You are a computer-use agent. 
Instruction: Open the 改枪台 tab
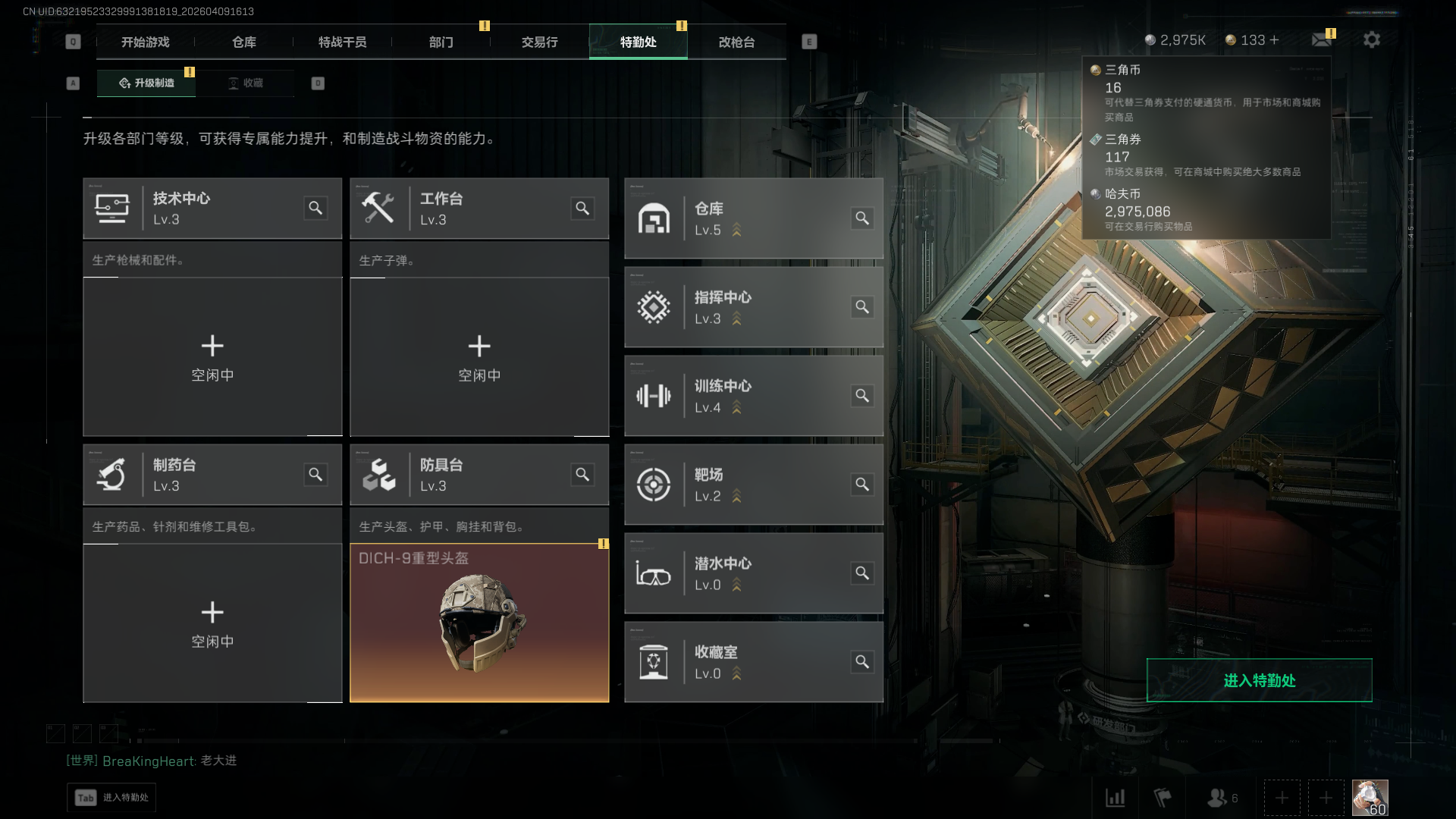point(736,42)
